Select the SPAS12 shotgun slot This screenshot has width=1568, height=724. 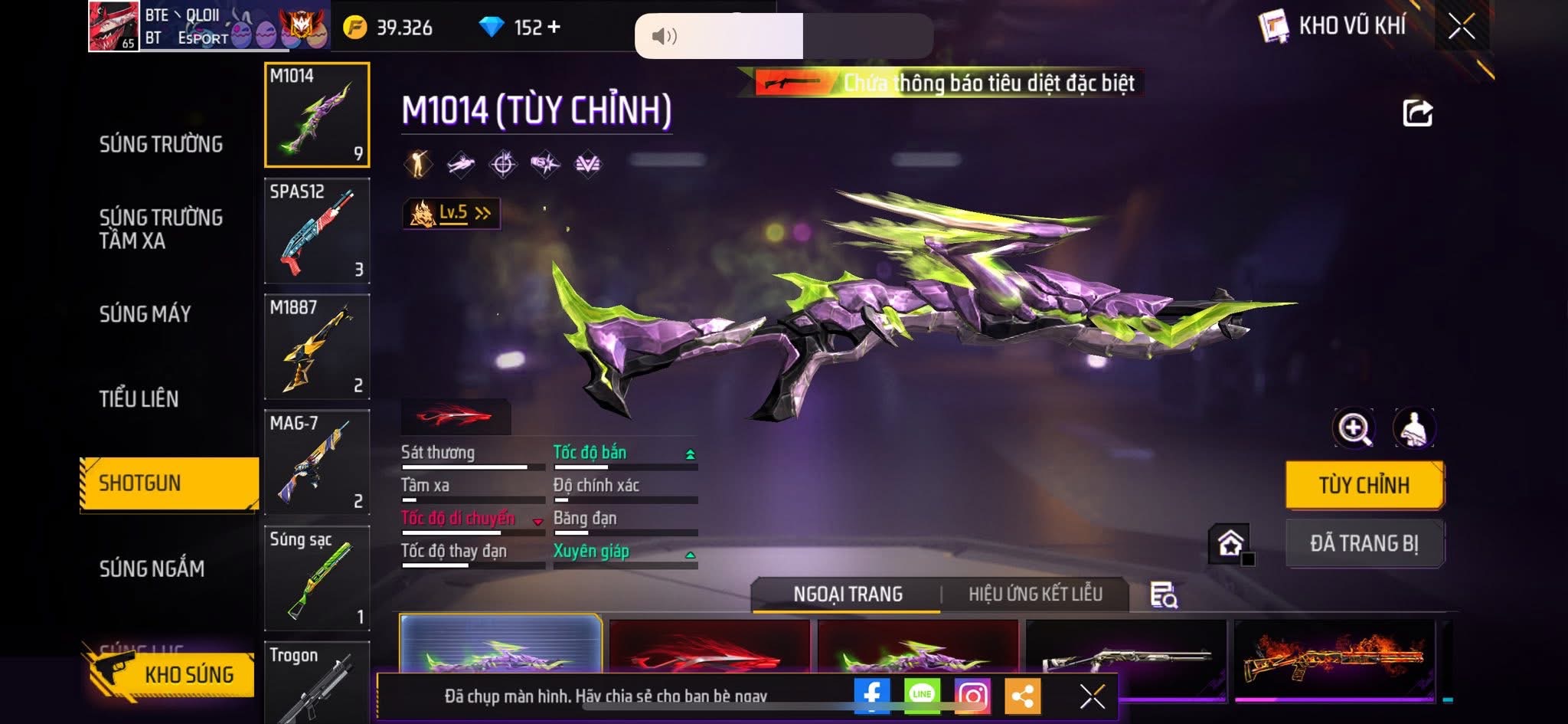click(x=317, y=231)
